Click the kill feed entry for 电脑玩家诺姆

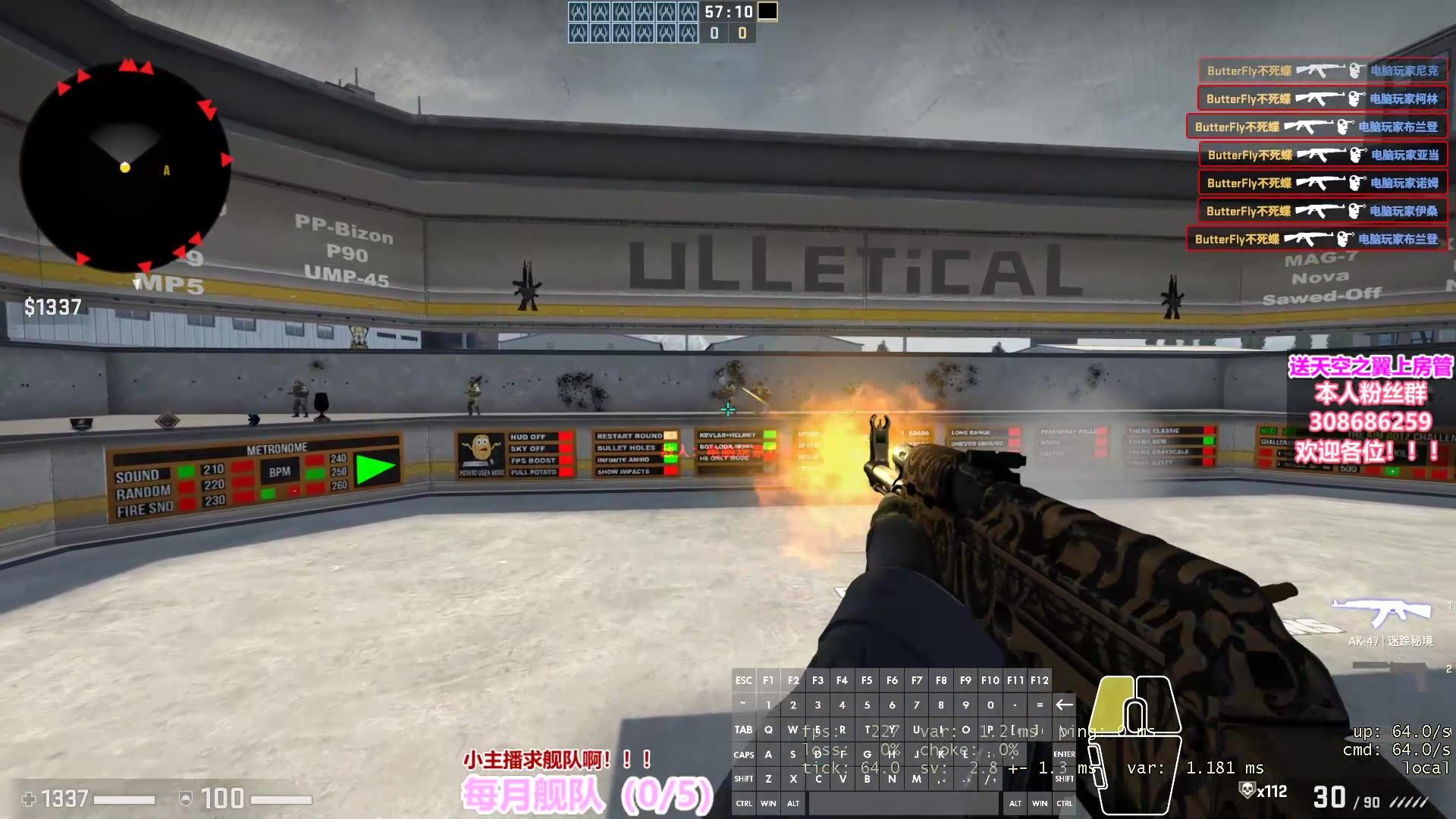1322,183
